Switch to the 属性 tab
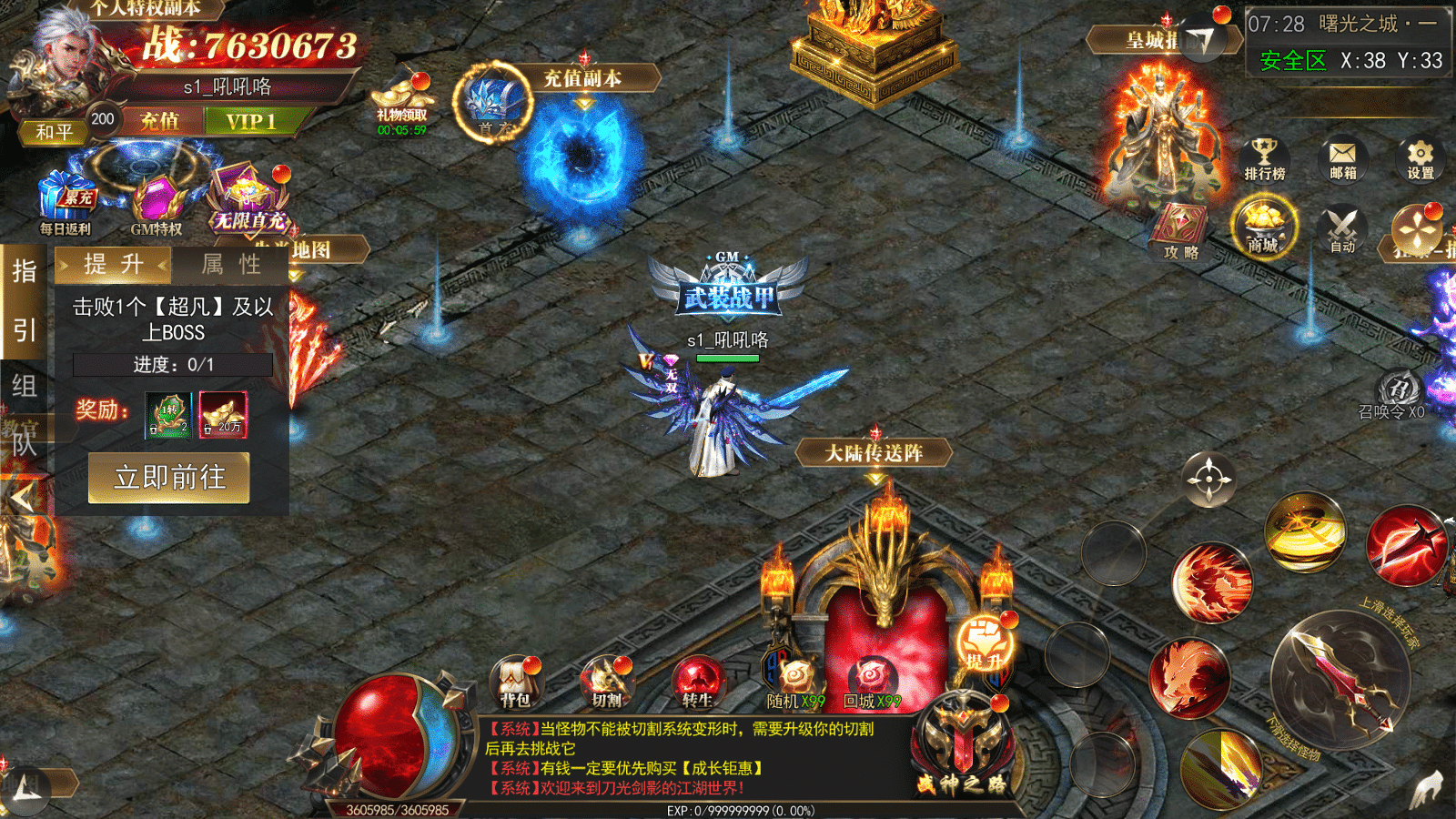 point(231,265)
